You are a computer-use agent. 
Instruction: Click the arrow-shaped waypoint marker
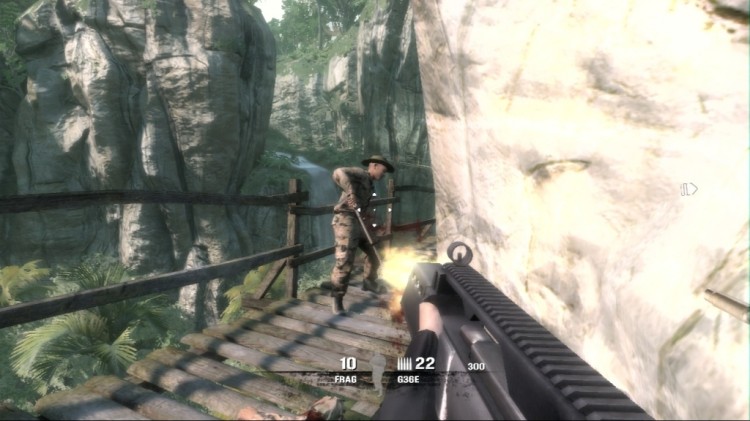689,188
